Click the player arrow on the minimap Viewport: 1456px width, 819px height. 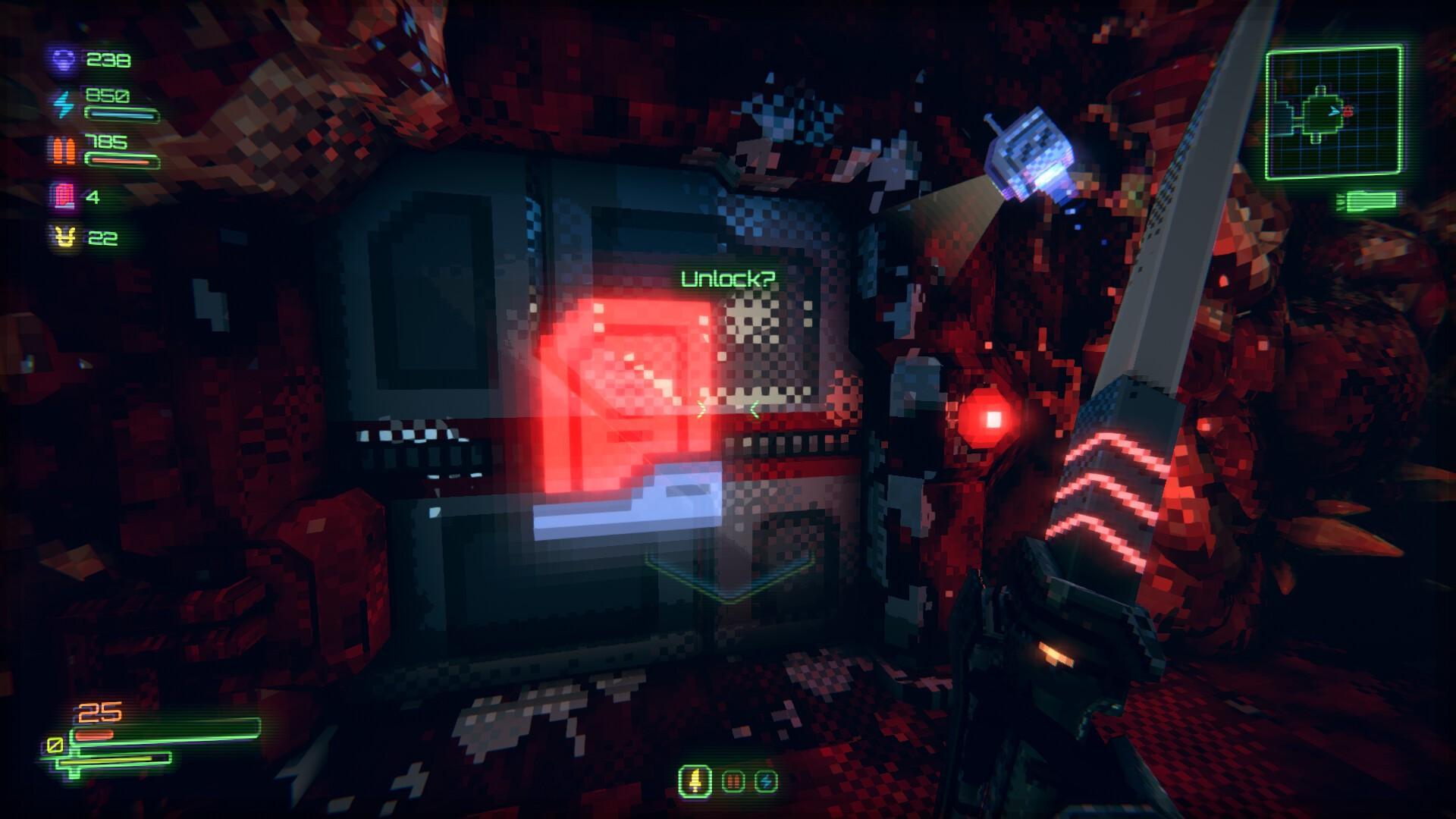tap(1333, 111)
